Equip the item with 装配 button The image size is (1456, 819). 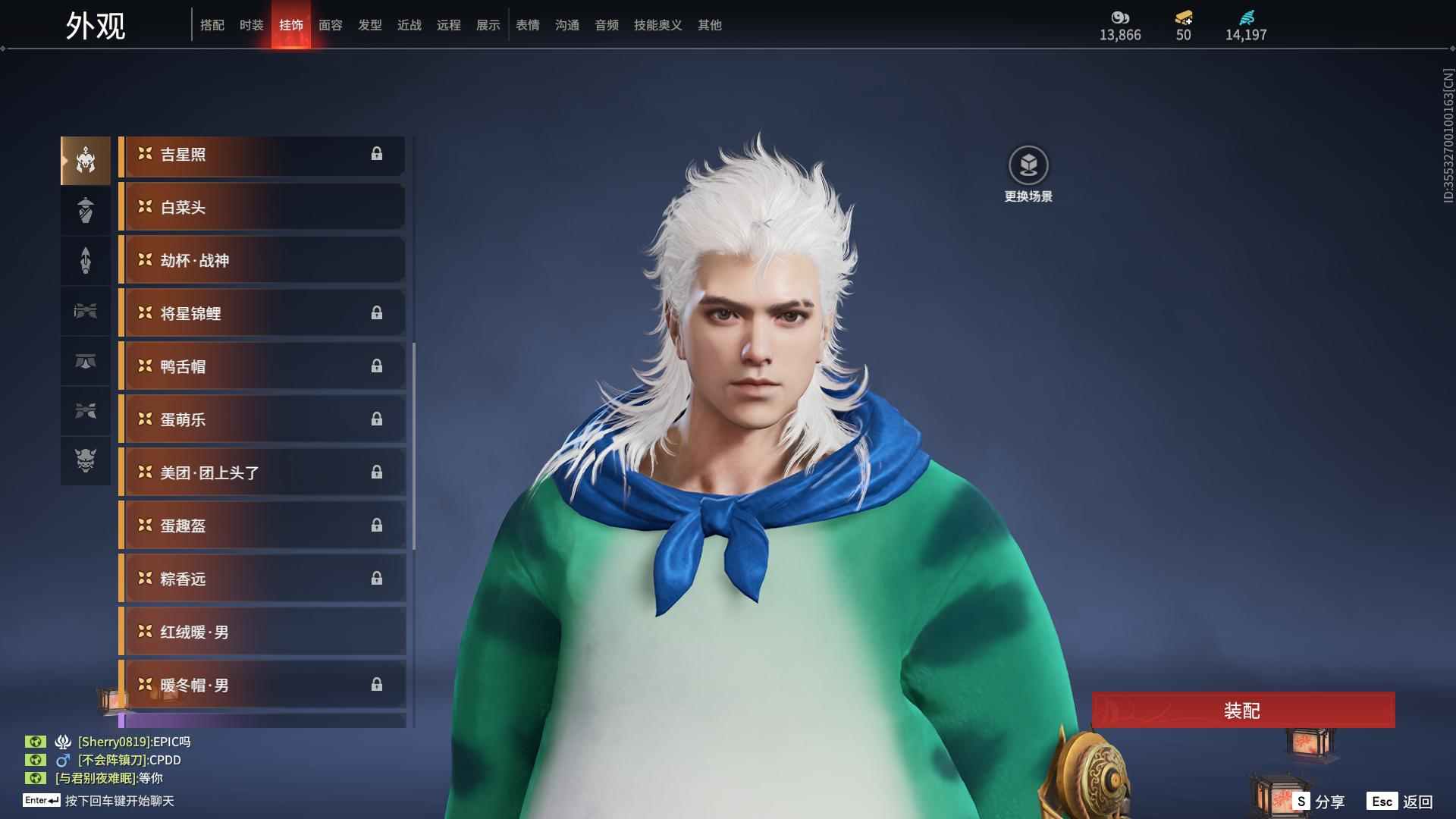(1243, 711)
